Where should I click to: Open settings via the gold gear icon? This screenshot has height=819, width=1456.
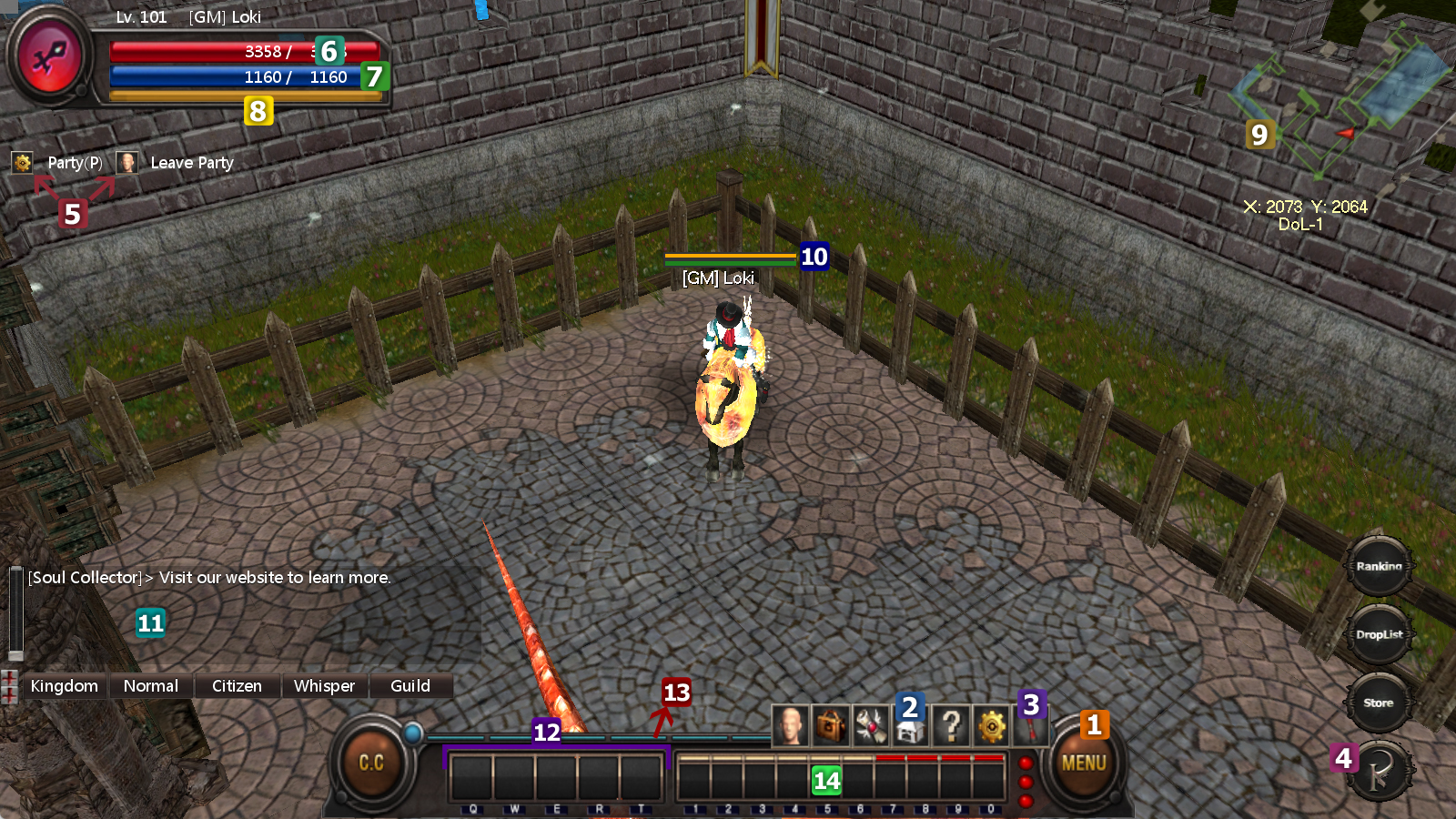click(x=991, y=726)
